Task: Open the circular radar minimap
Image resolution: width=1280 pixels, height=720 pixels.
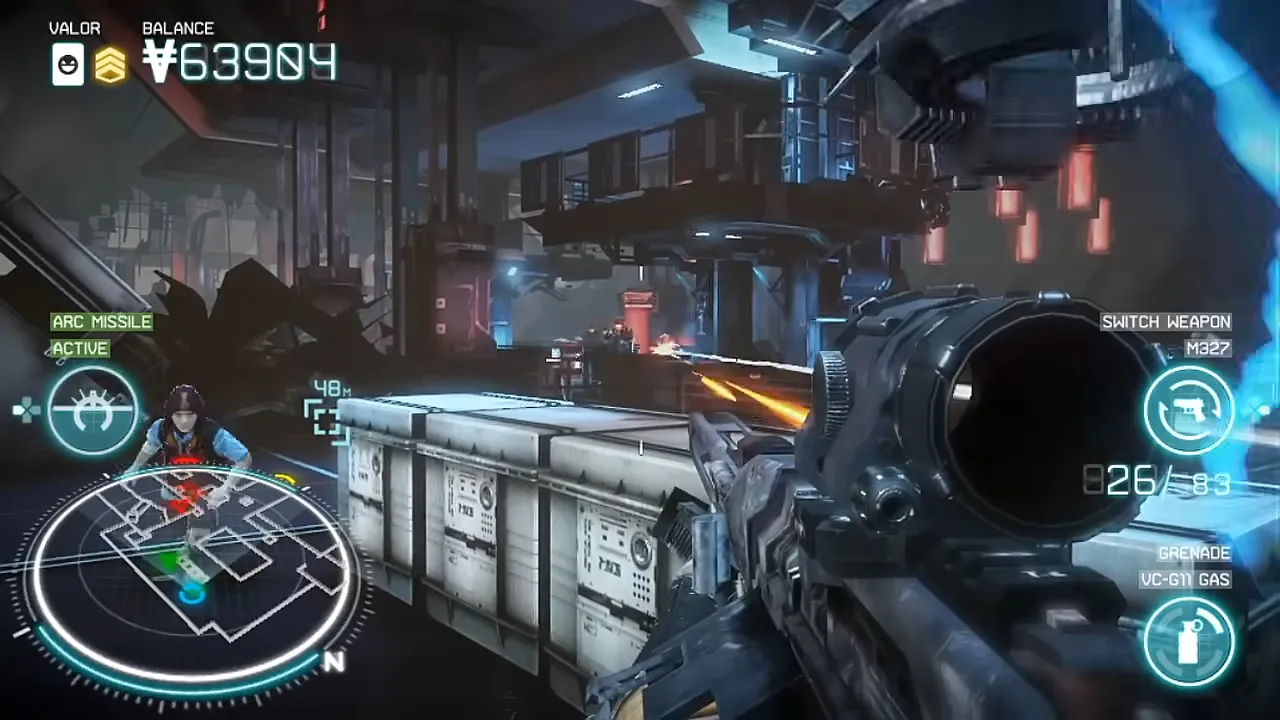Action: tap(190, 570)
